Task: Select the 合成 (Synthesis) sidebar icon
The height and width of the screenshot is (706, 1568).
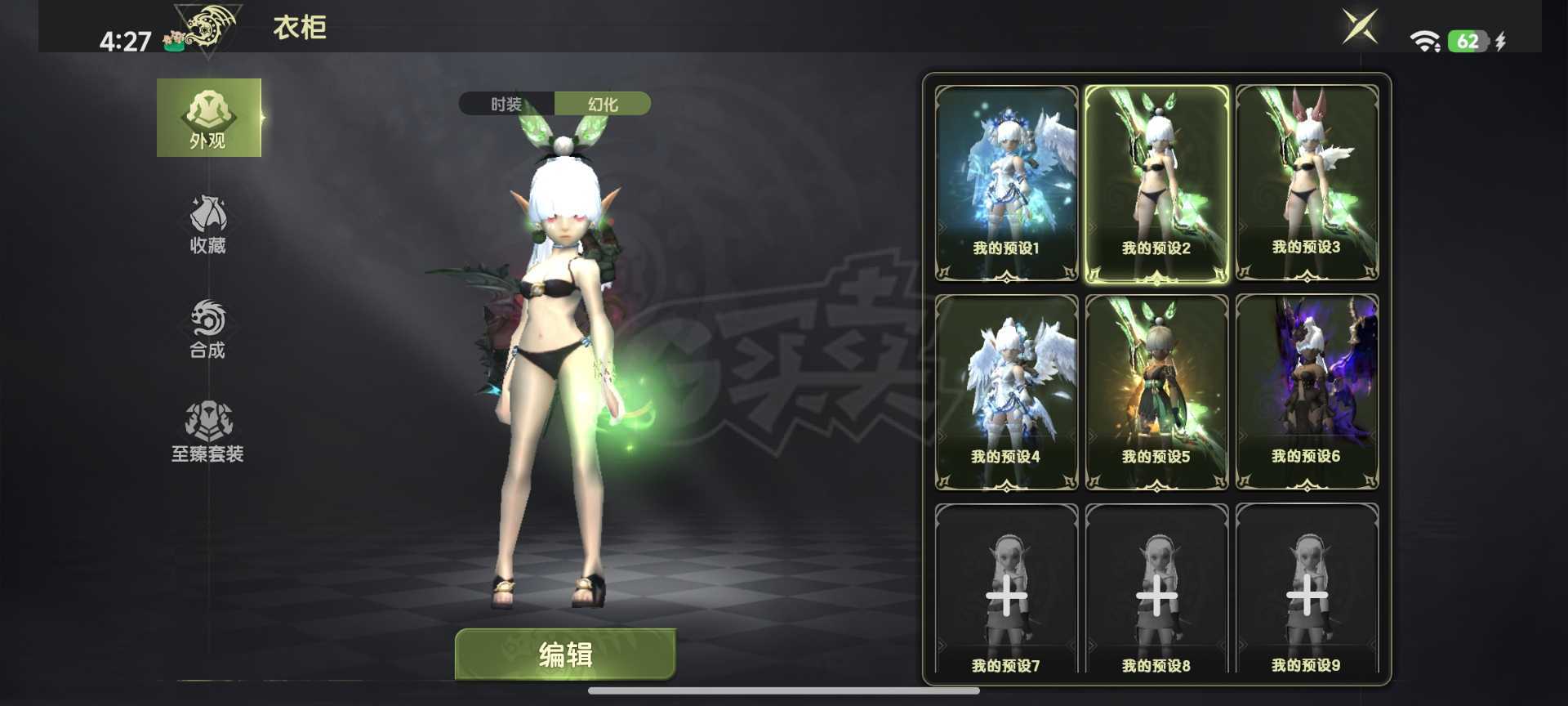Action: tap(207, 328)
